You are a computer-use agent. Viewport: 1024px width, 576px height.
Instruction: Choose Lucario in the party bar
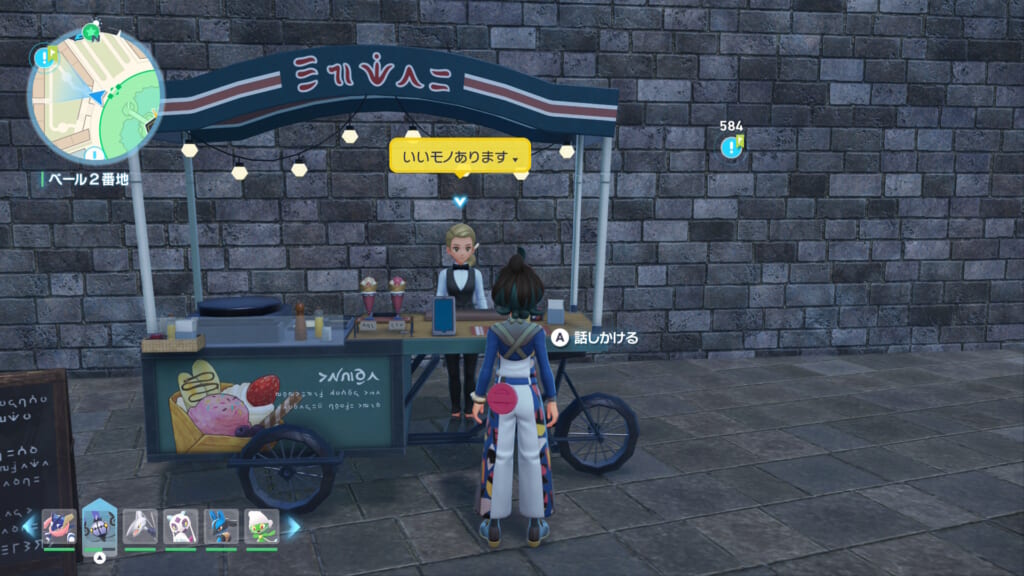pyautogui.click(x=221, y=526)
